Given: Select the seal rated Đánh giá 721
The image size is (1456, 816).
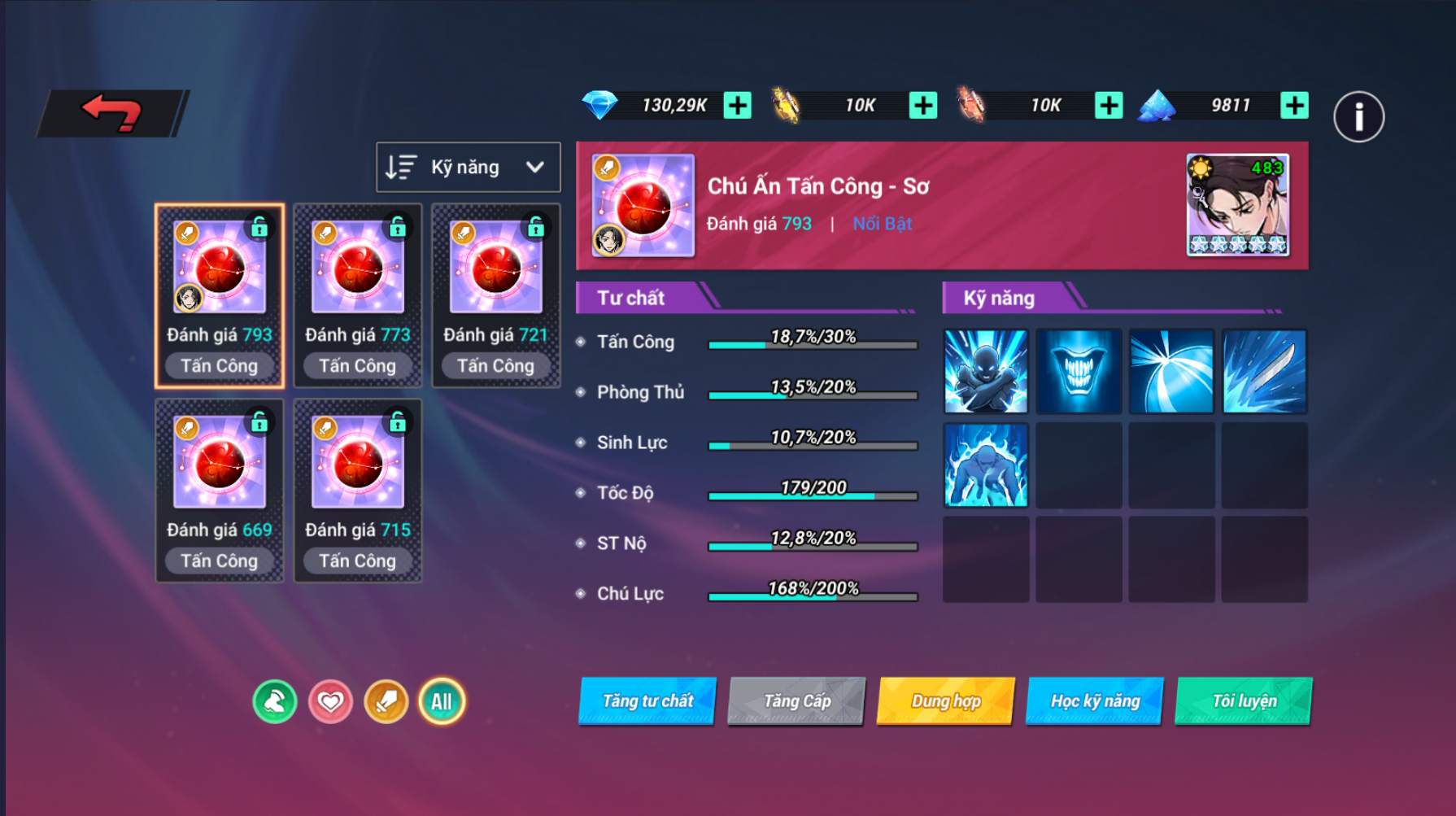Looking at the screenshot, I should pos(495,295).
